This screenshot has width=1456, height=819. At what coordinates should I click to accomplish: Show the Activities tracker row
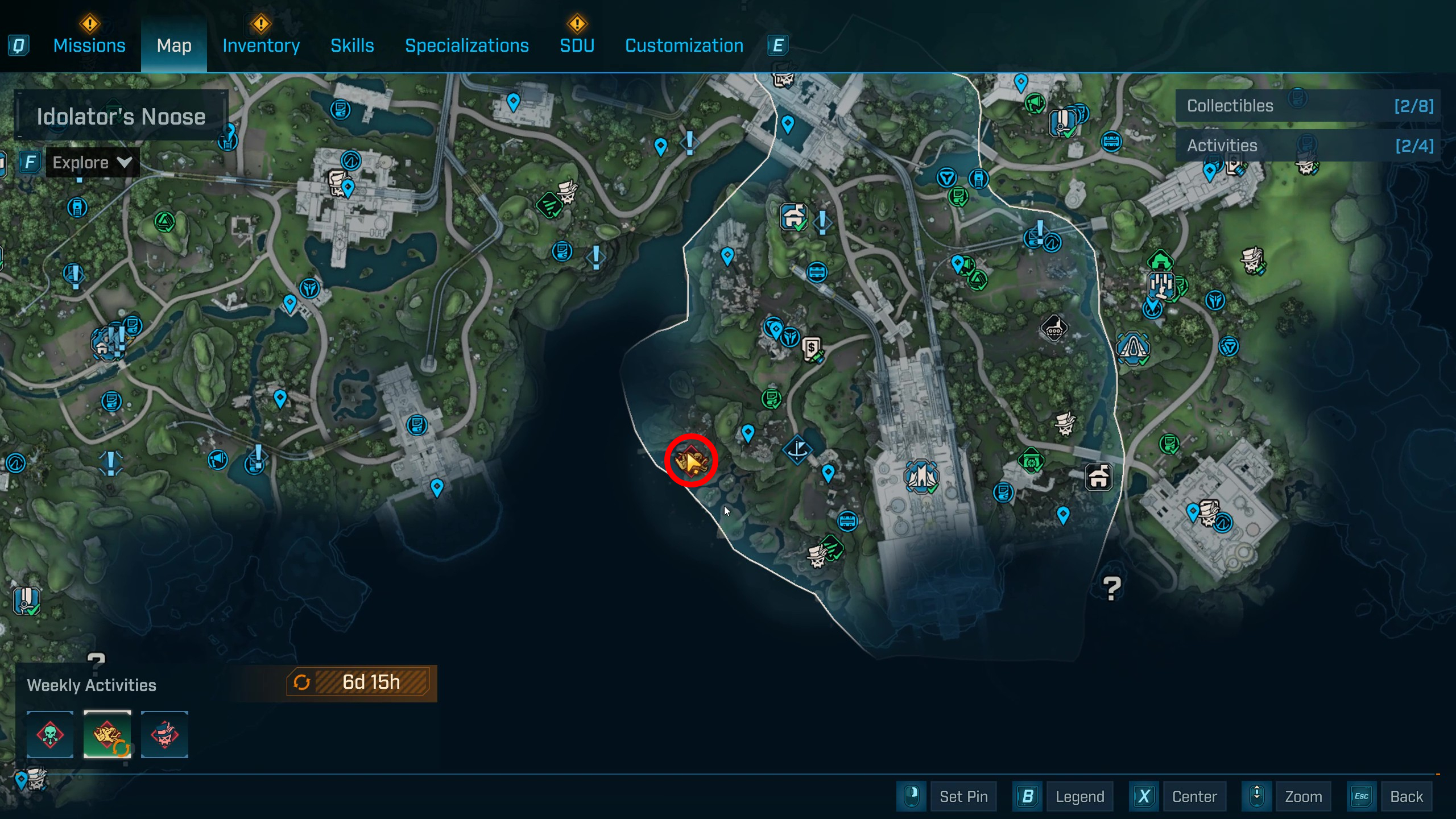pyautogui.click(x=1308, y=146)
